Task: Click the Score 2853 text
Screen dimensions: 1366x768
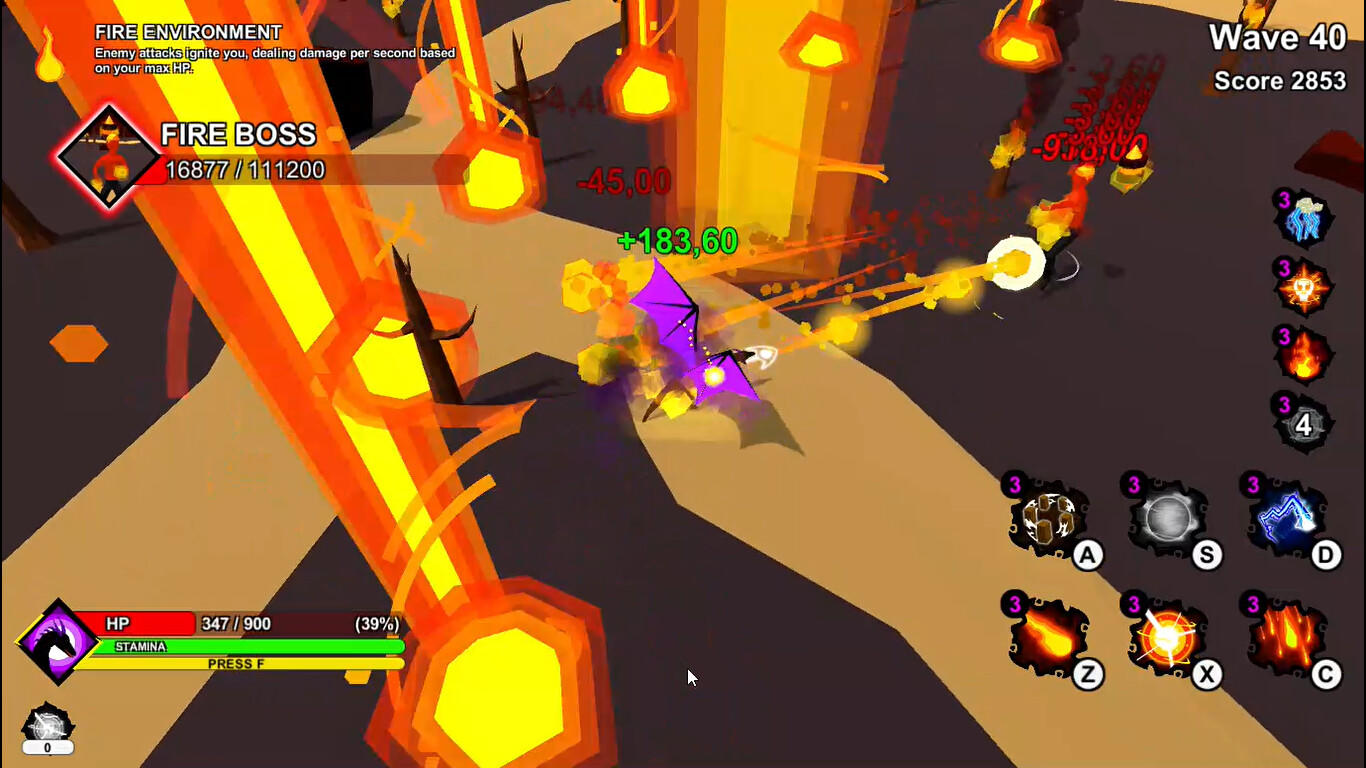Action: coord(1279,81)
